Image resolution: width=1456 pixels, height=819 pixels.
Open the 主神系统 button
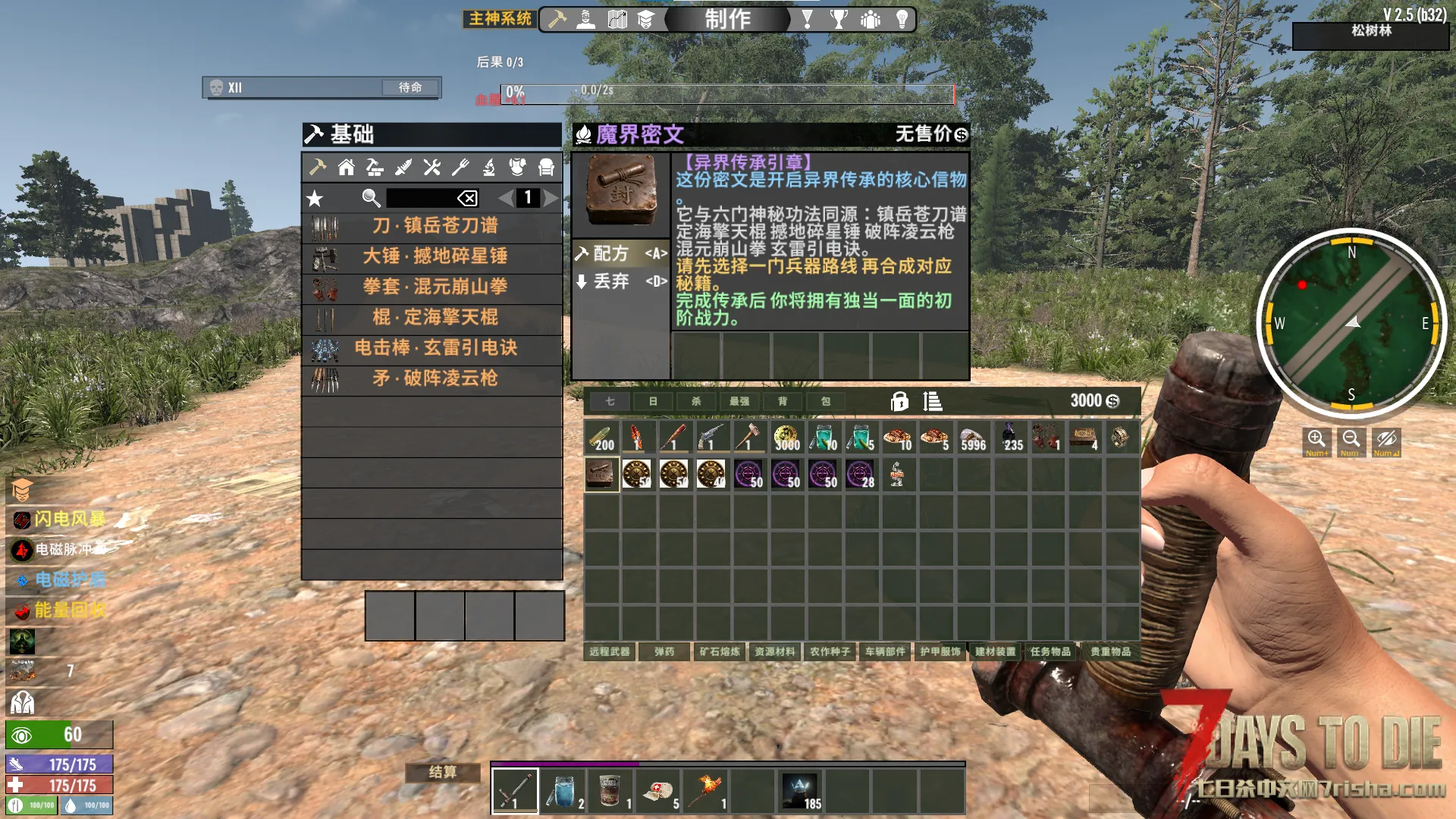point(500,19)
